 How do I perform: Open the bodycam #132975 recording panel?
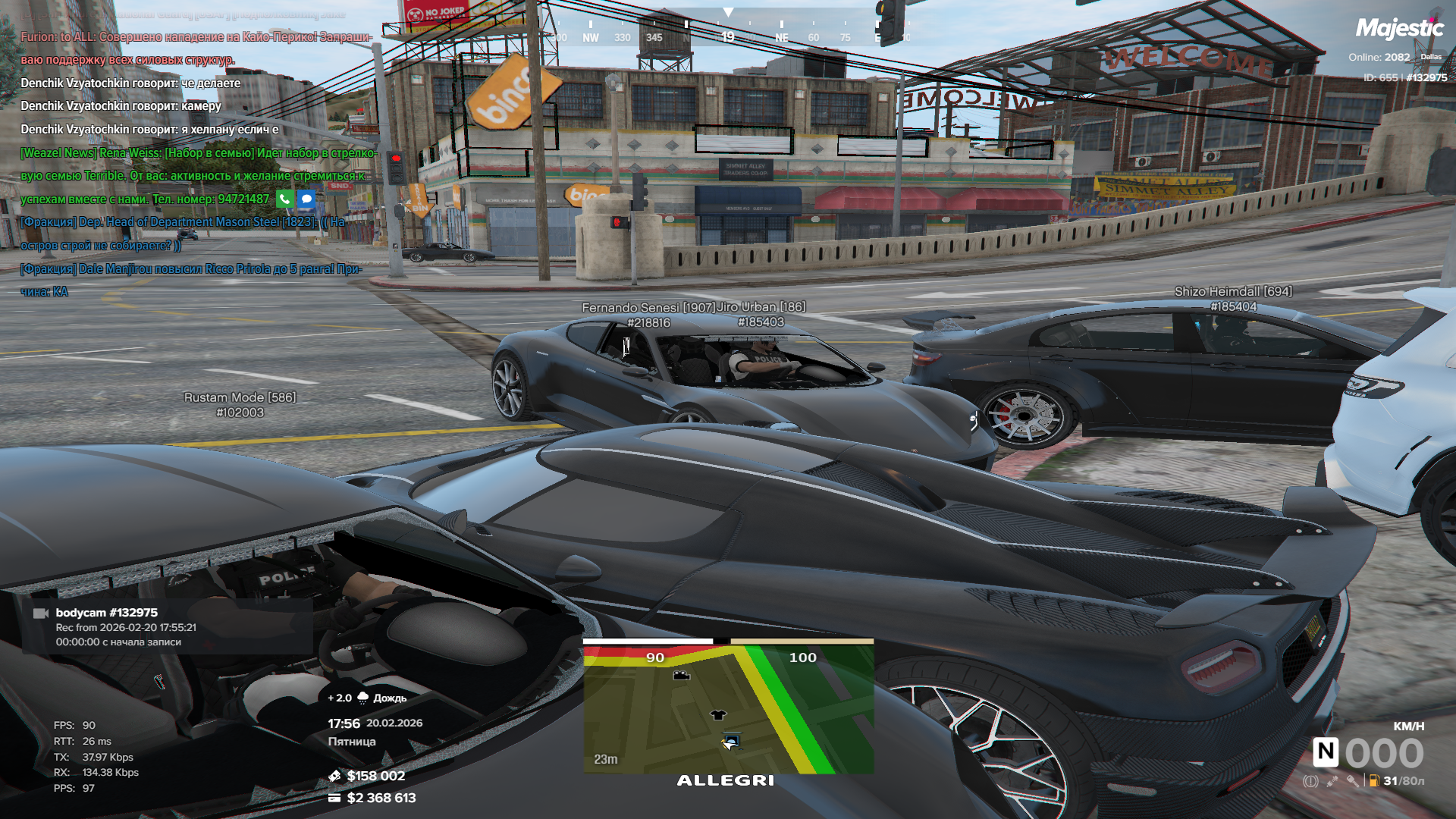(x=167, y=626)
